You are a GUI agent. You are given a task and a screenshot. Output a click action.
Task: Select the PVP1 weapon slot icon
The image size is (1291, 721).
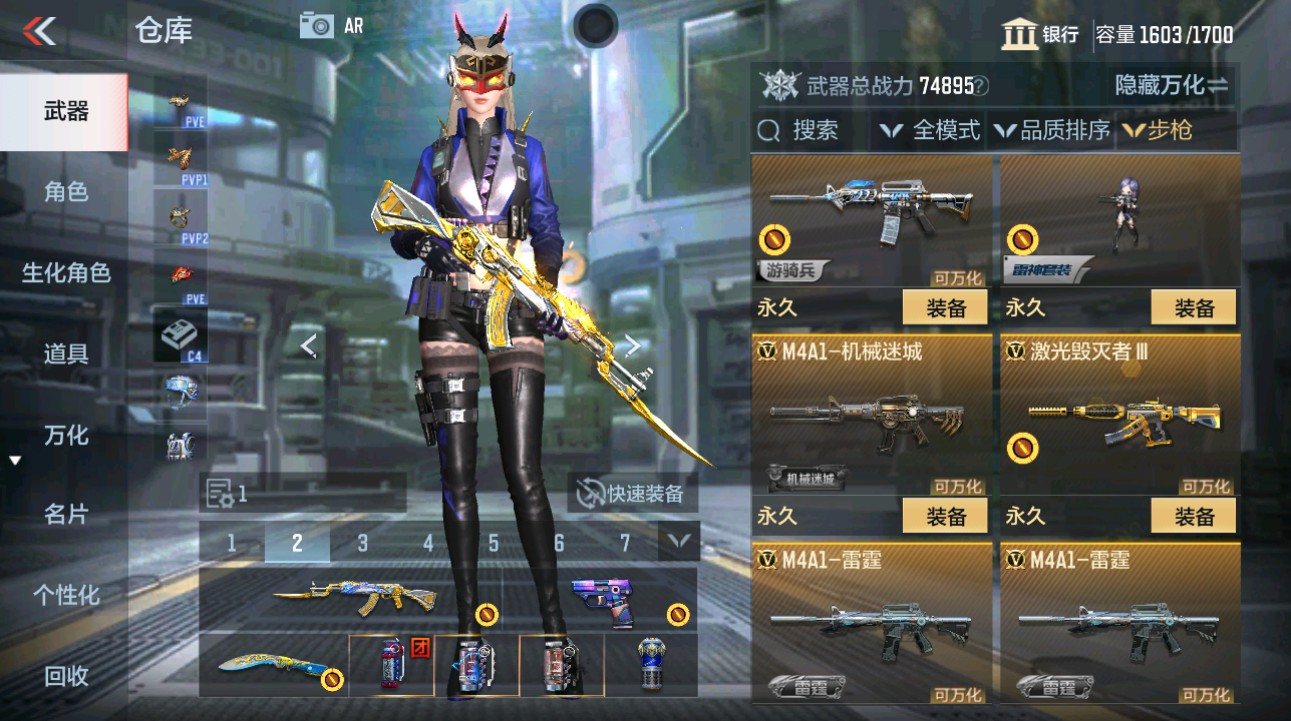(x=180, y=155)
